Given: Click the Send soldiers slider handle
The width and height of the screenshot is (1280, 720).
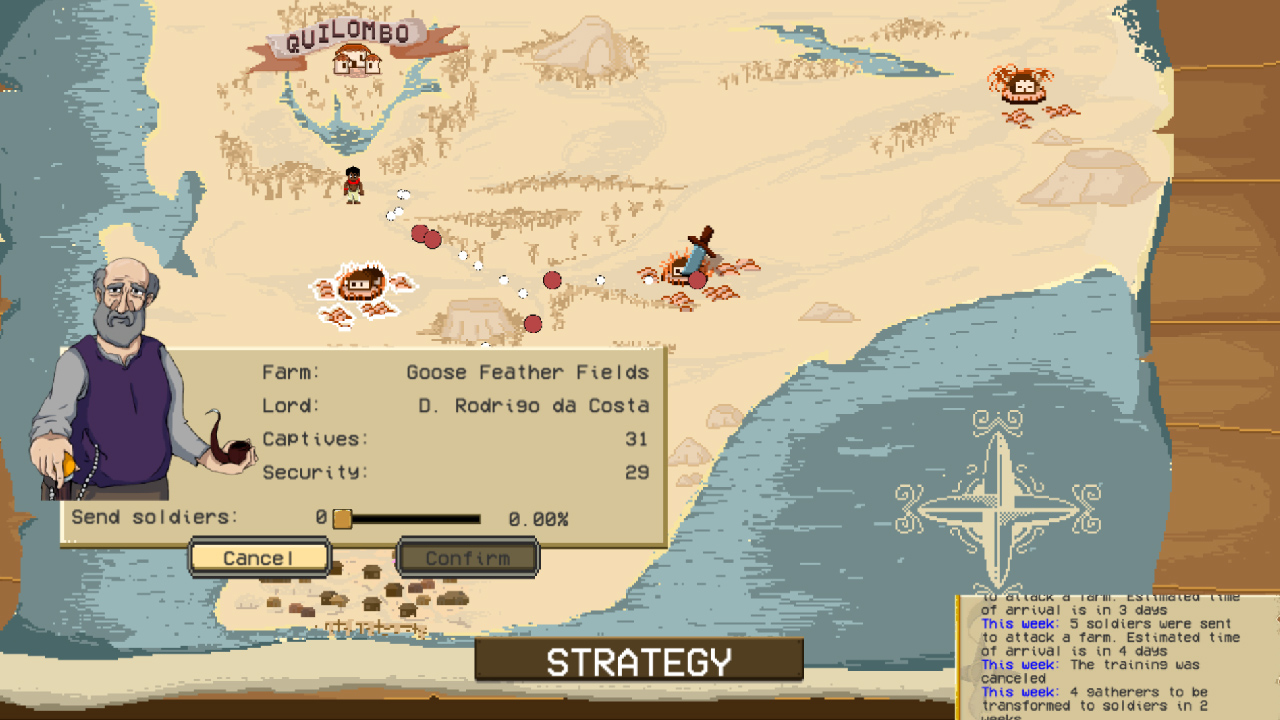Looking at the screenshot, I should [x=345, y=519].
